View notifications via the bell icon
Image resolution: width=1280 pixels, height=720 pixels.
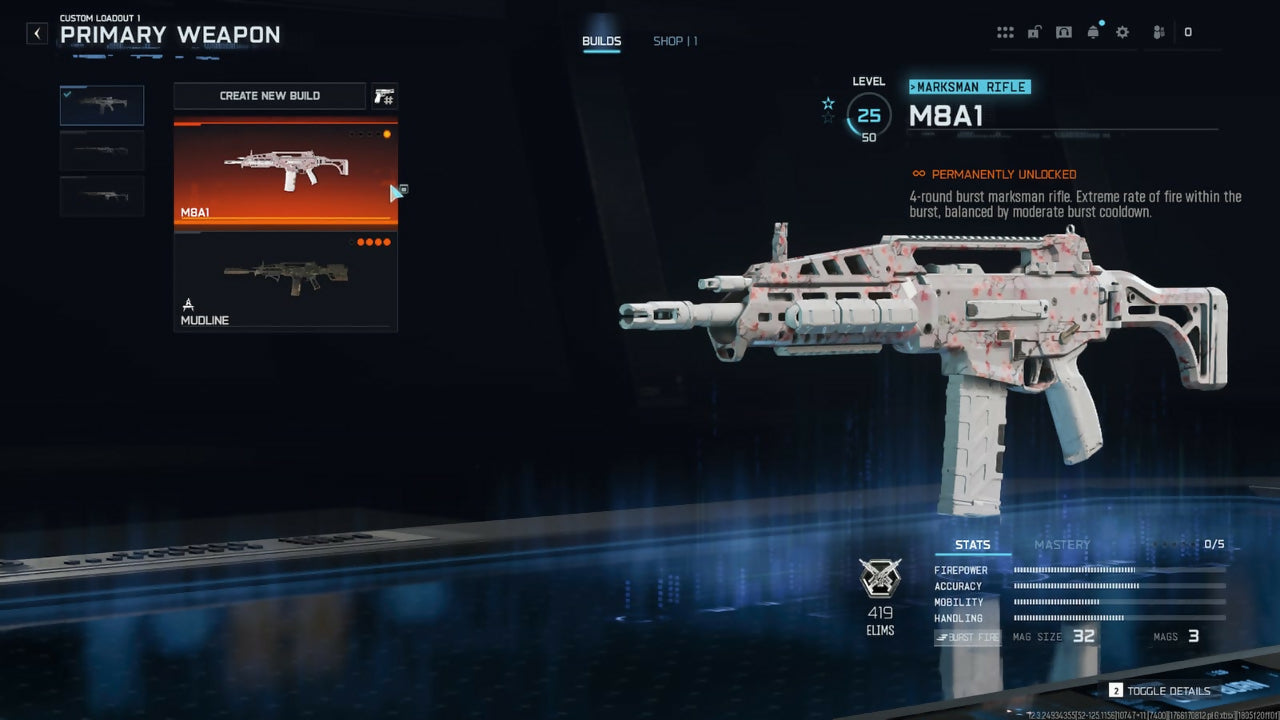tap(1093, 33)
